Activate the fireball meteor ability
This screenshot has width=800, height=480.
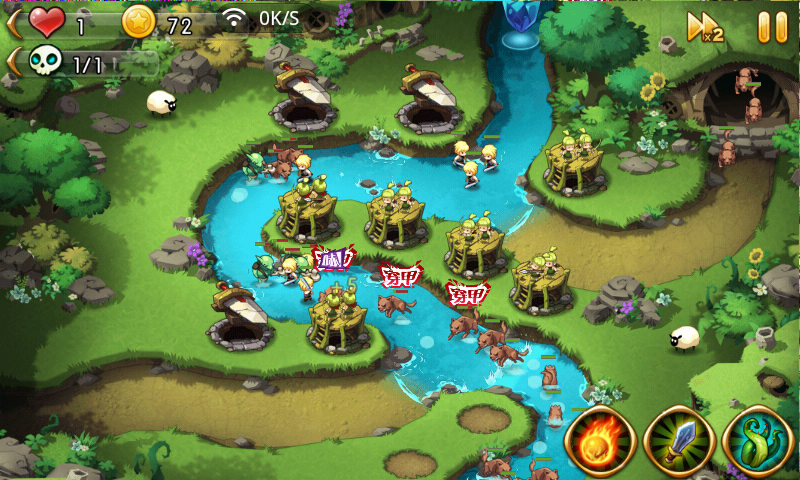click(599, 441)
